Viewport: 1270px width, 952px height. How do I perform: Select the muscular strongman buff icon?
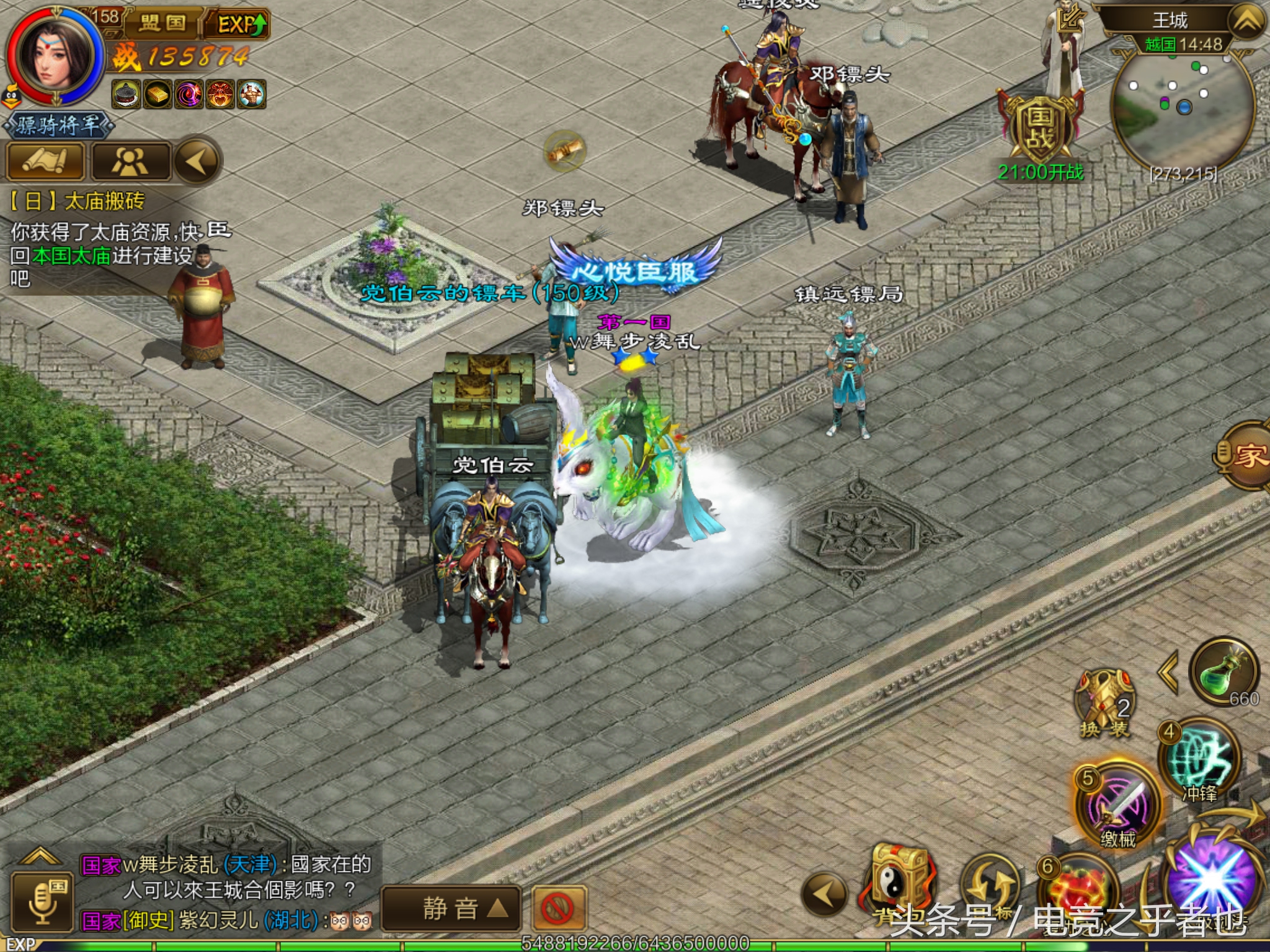point(252,95)
